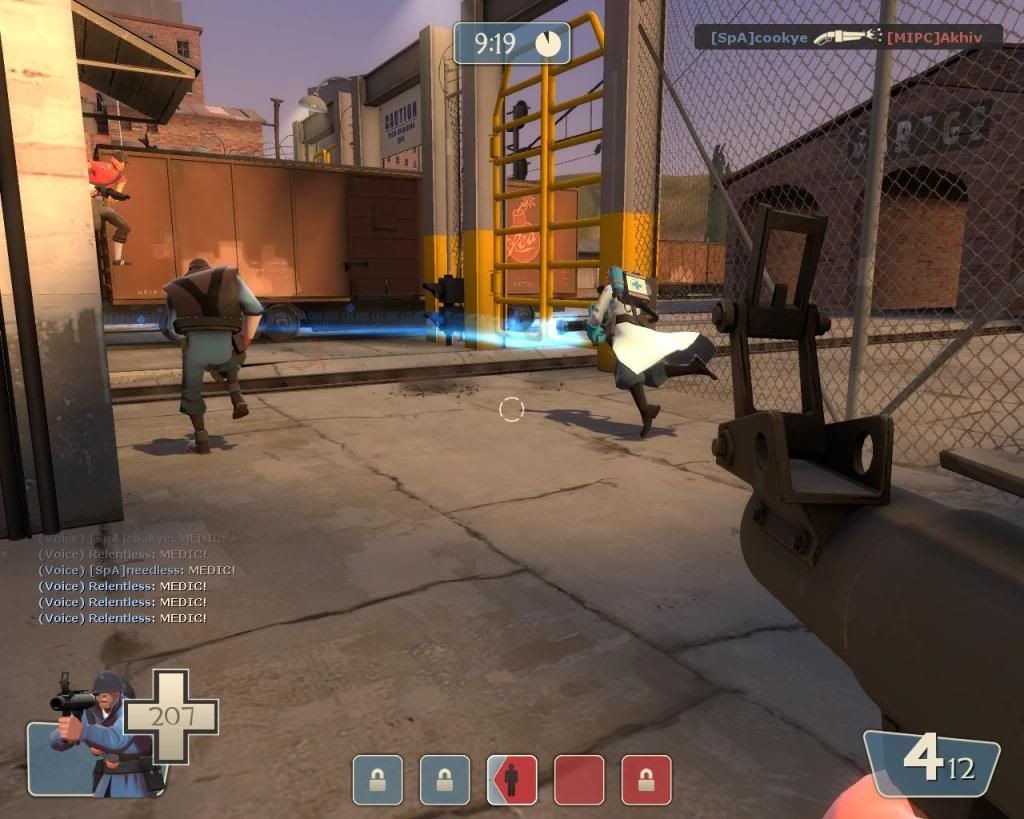The height and width of the screenshot is (819, 1024).
Task: Select the cookye killed Akhiv kill feed entry
Action: [848, 37]
